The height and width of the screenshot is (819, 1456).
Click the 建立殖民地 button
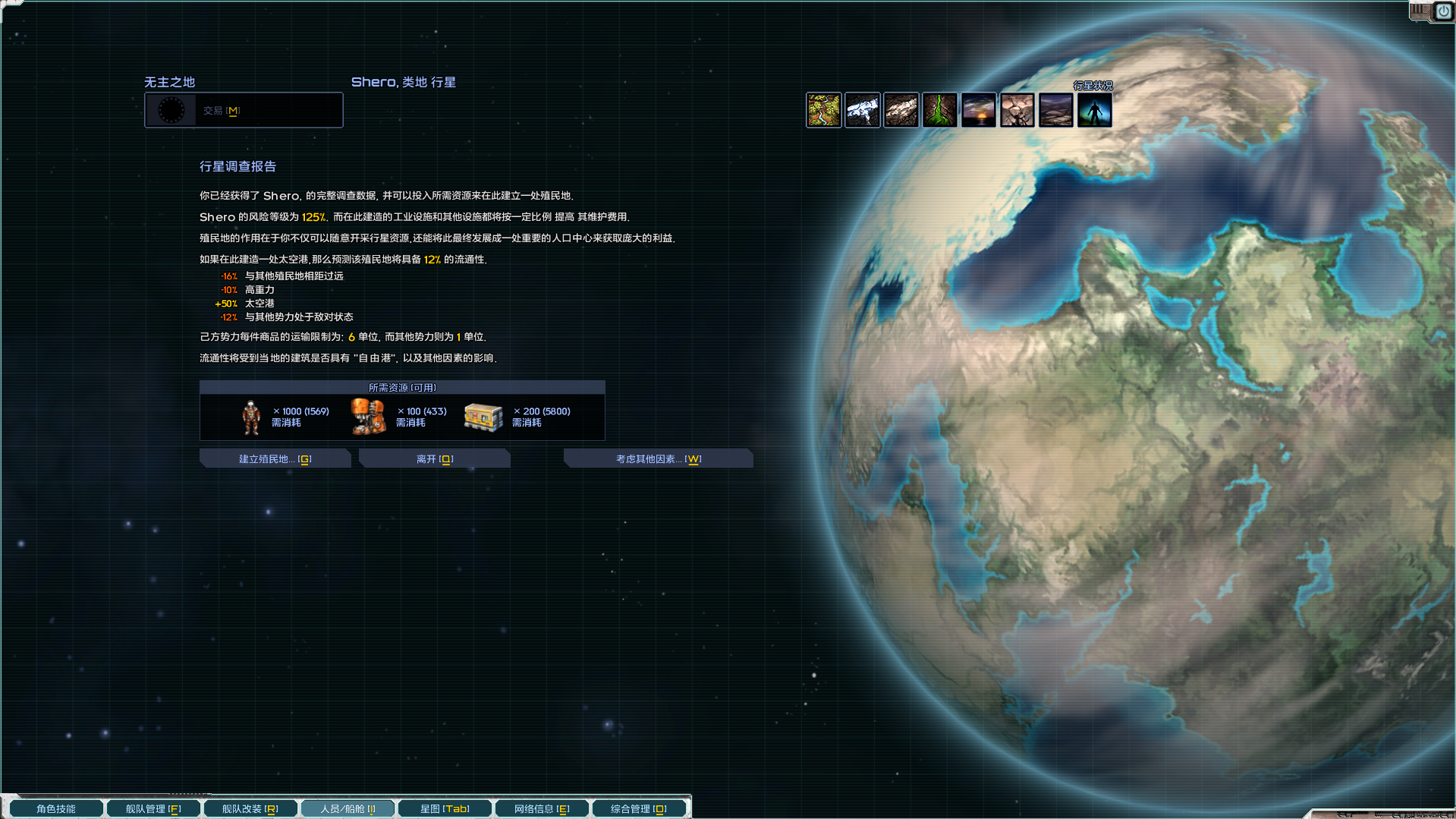[x=275, y=458]
